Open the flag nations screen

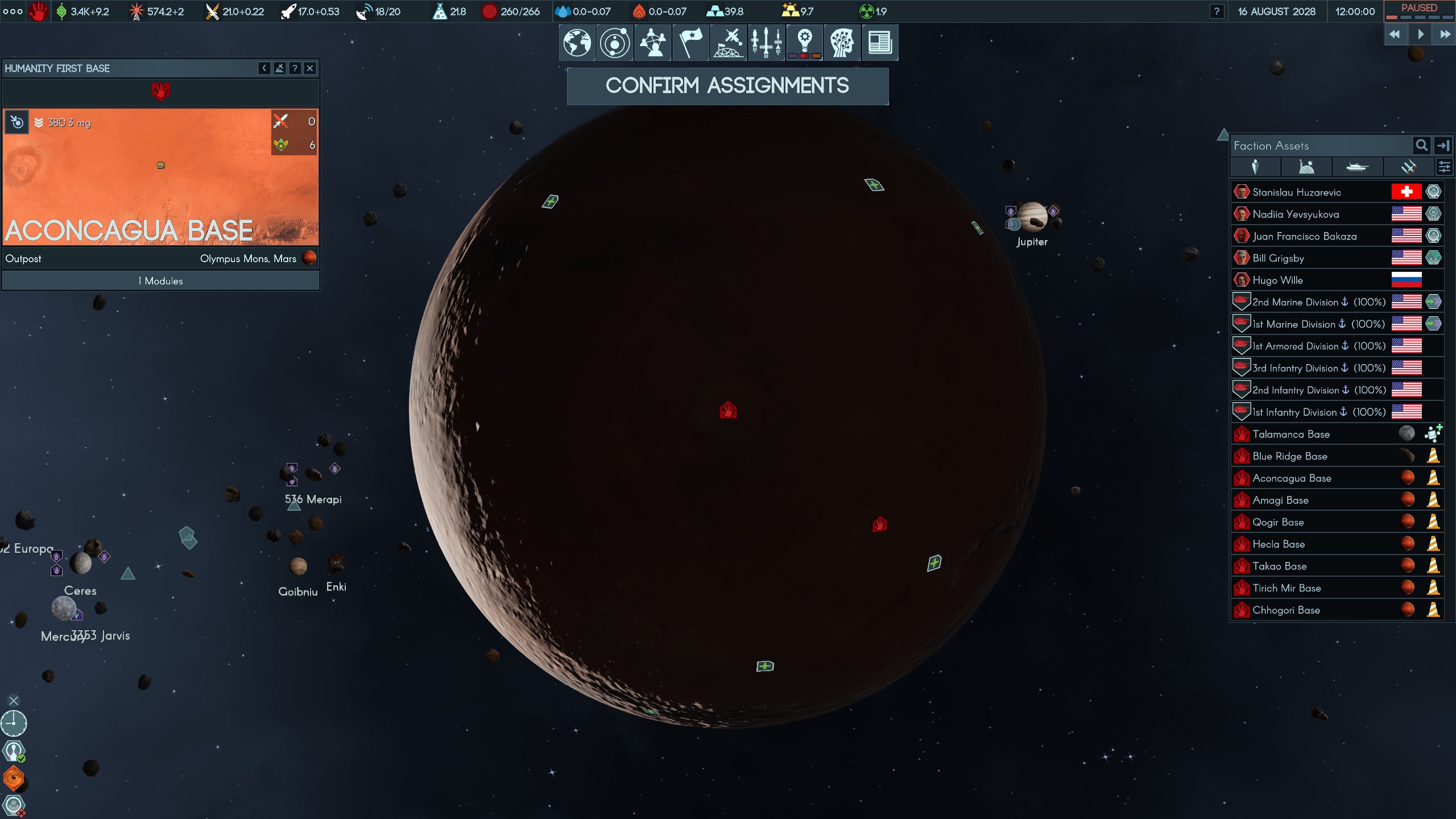tap(690, 43)
